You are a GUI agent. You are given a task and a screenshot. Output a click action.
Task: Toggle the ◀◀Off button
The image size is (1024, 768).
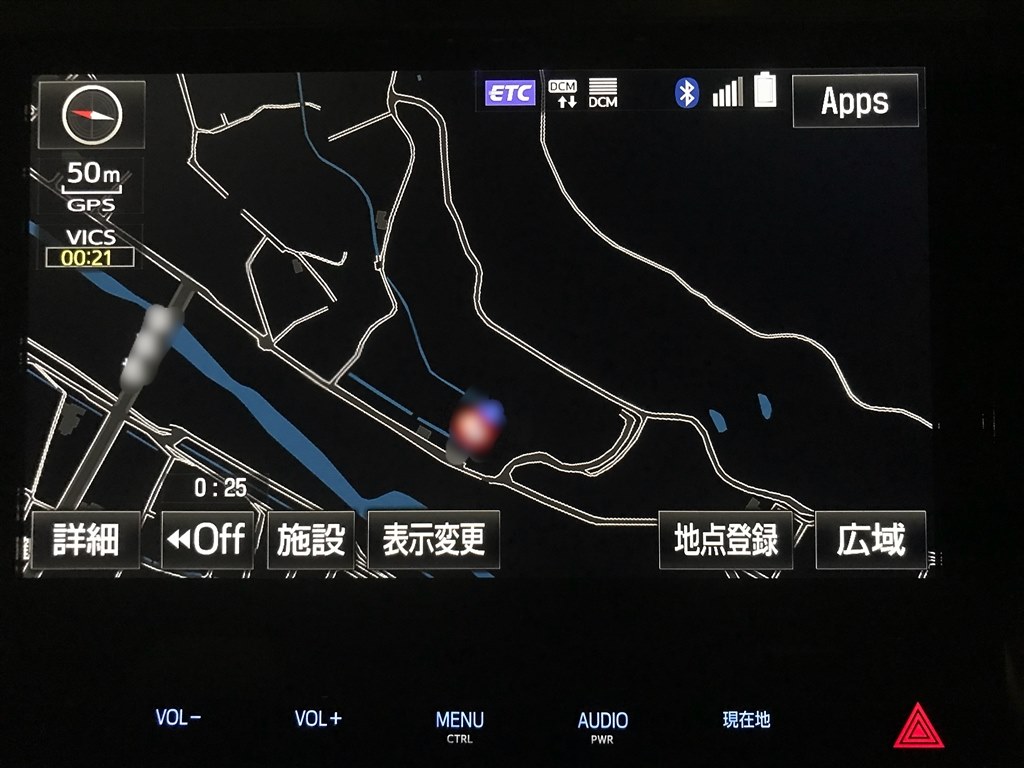(x=207, y=540)
